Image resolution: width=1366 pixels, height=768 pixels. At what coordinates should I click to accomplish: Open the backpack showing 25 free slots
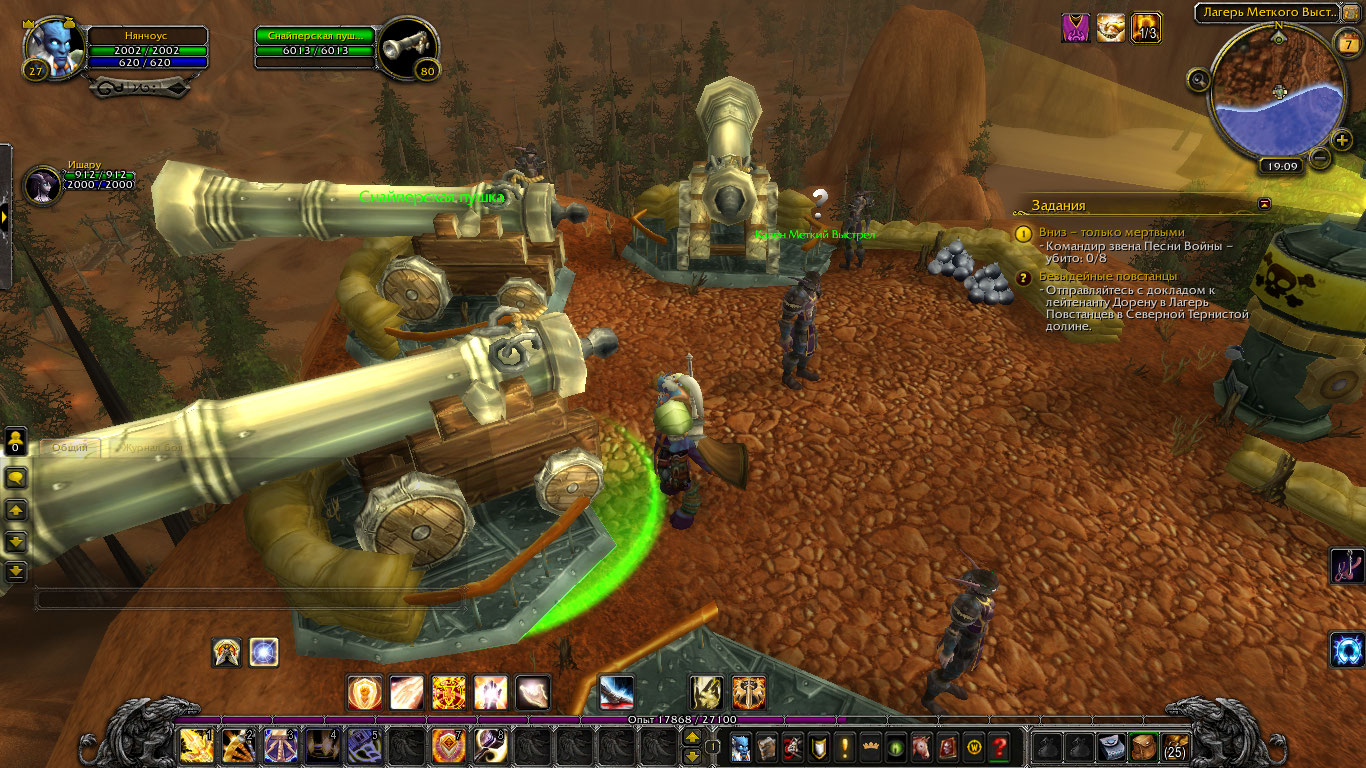1174,746
